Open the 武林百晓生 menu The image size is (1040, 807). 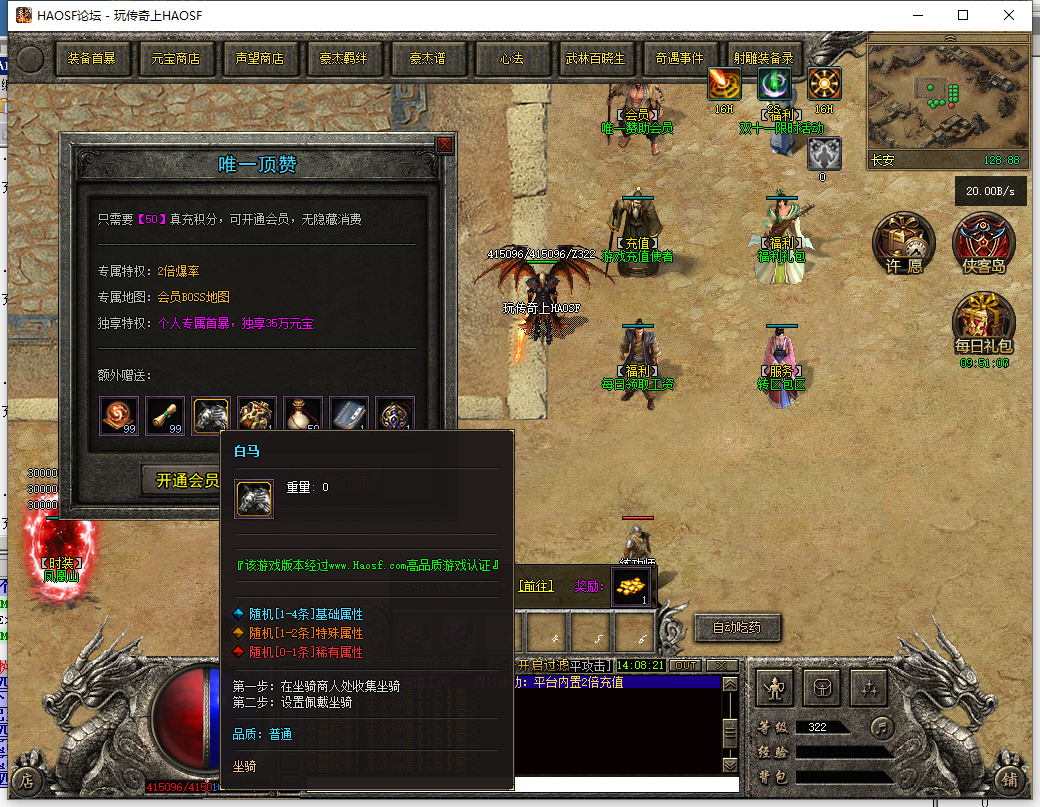(x=595, y=58)
